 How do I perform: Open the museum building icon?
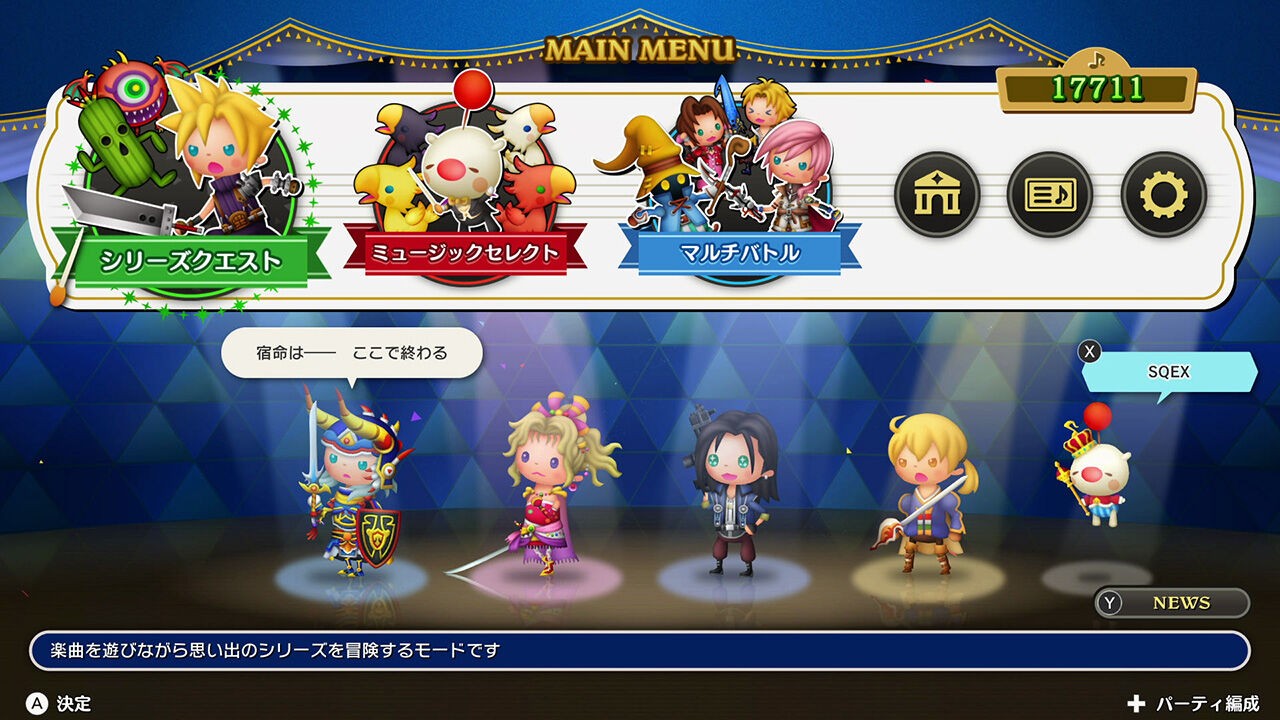pos(936,195)
